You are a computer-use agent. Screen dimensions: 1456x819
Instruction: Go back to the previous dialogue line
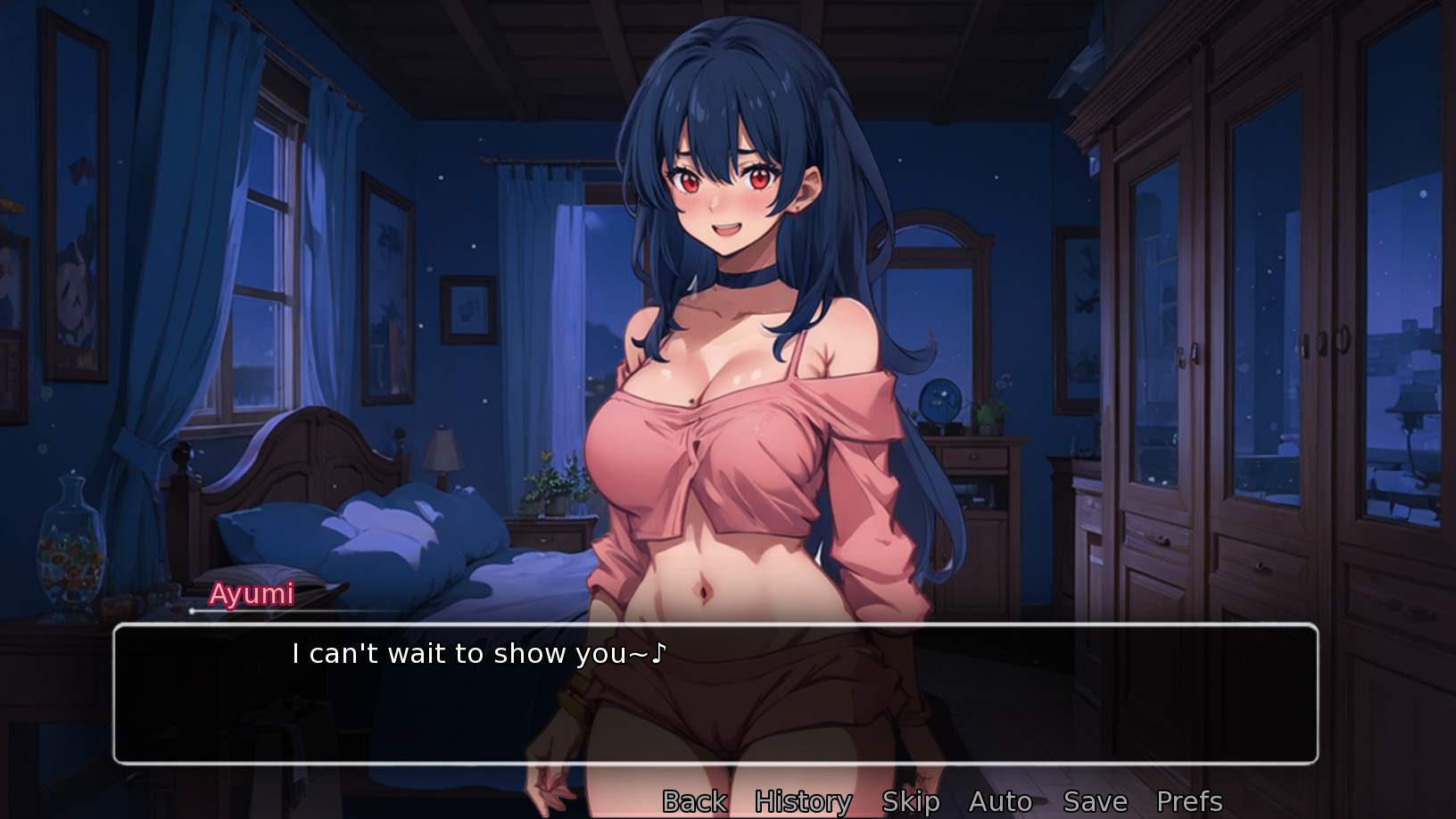[x=694, y=801]
